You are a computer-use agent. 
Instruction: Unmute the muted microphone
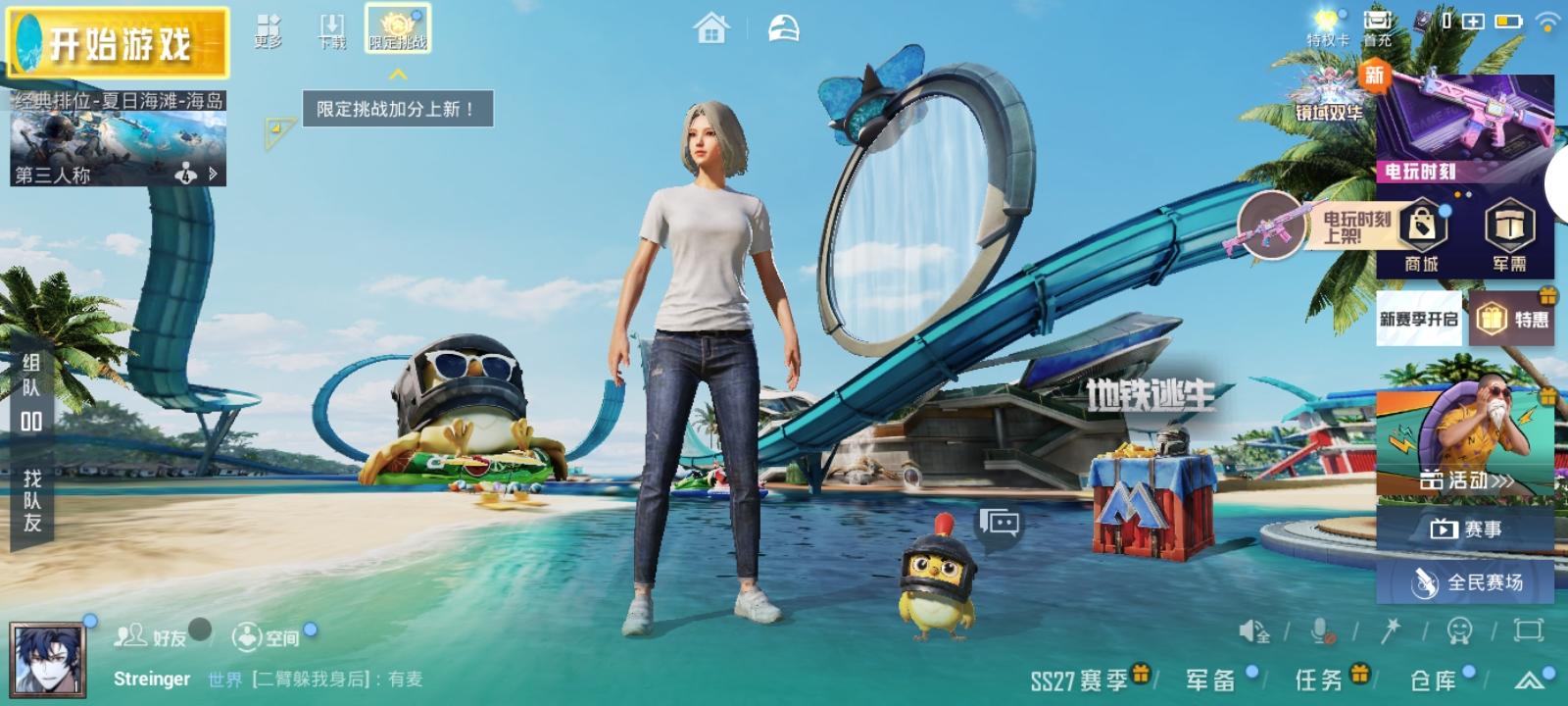[x=1320, y=632]
